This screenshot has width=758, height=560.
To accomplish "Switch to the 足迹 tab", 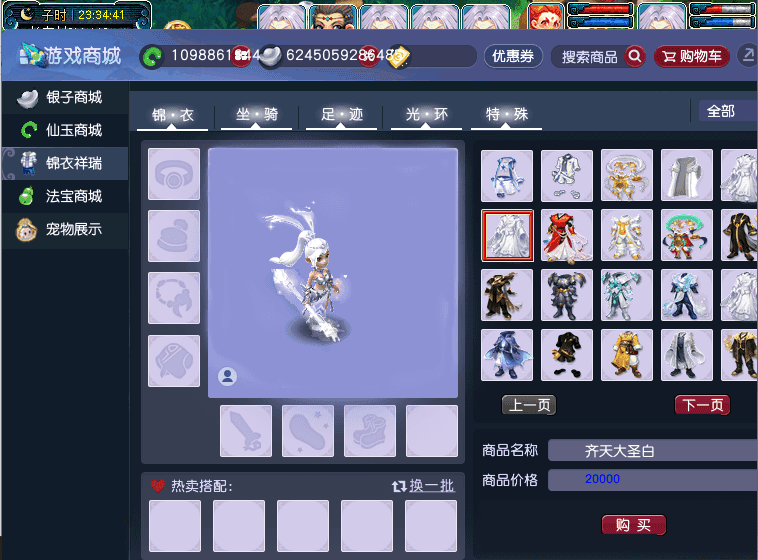I will (x=341, y=115).
